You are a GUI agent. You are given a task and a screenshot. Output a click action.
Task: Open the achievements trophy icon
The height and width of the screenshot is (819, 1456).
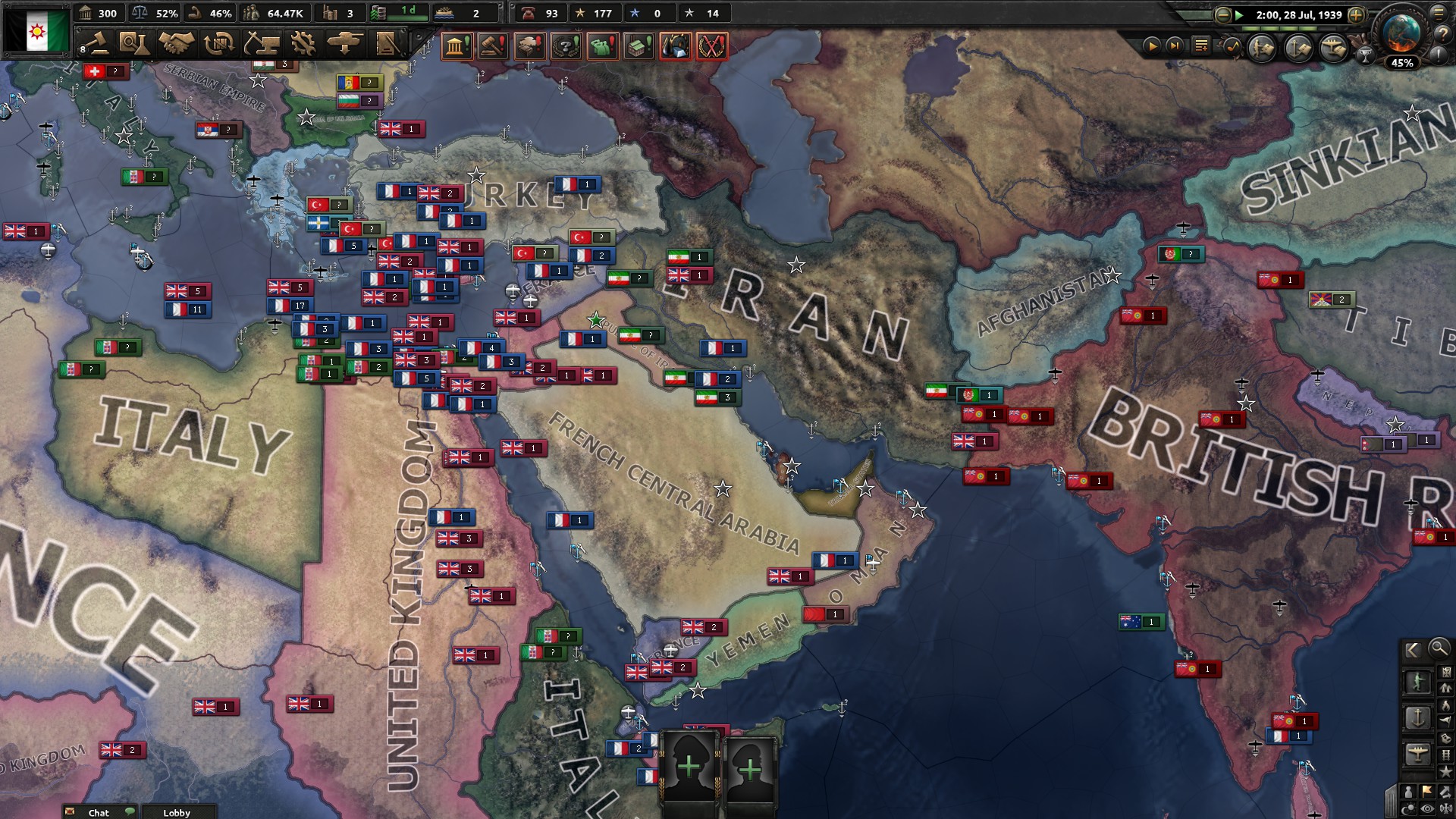tap(1366, 55)
